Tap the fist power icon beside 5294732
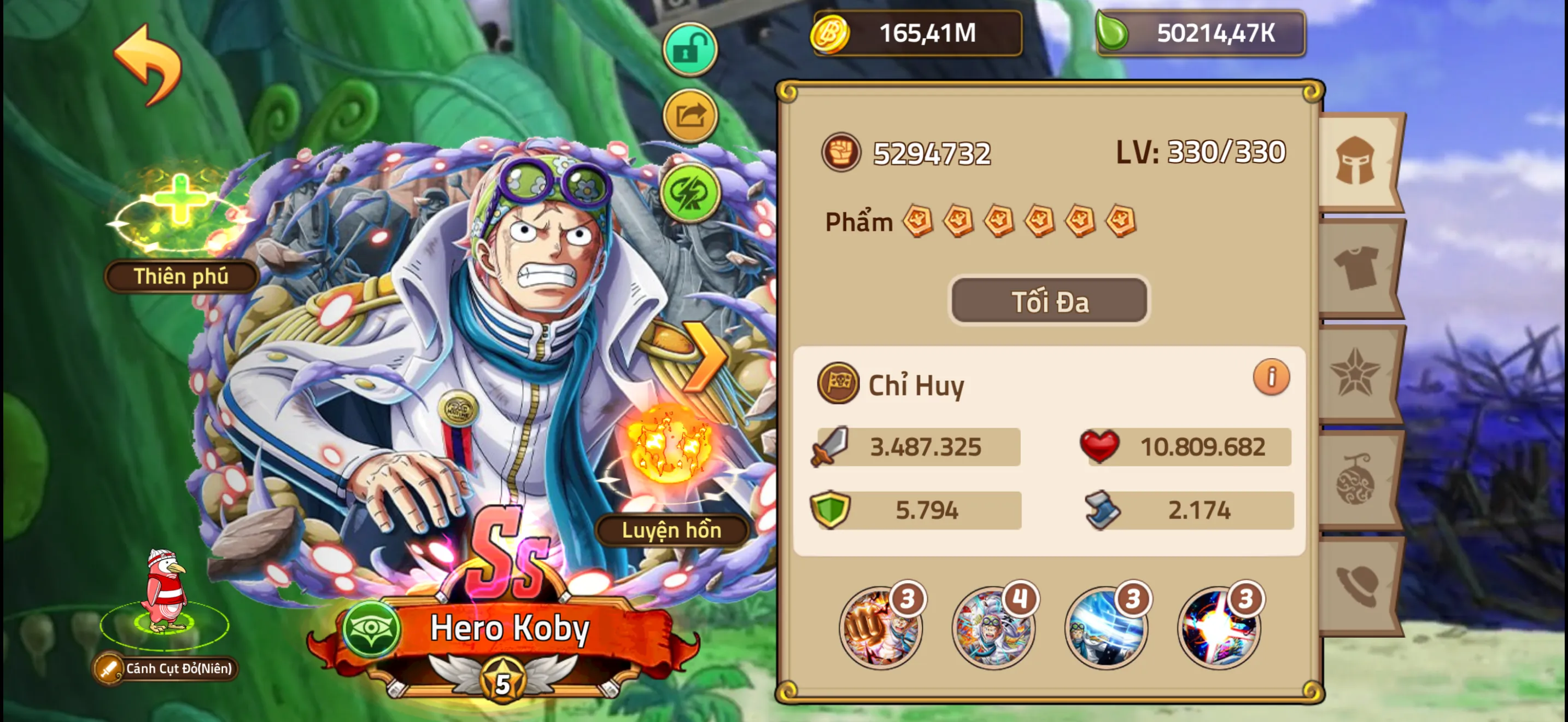The image size is (1568, 722). [x=843, y=153]
